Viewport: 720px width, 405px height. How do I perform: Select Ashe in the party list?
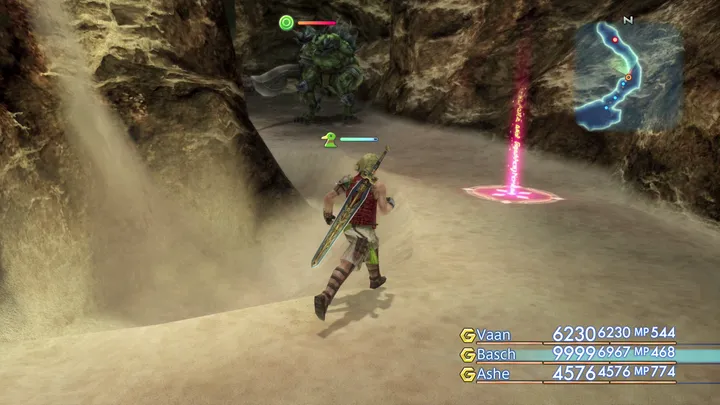point(495,374)
